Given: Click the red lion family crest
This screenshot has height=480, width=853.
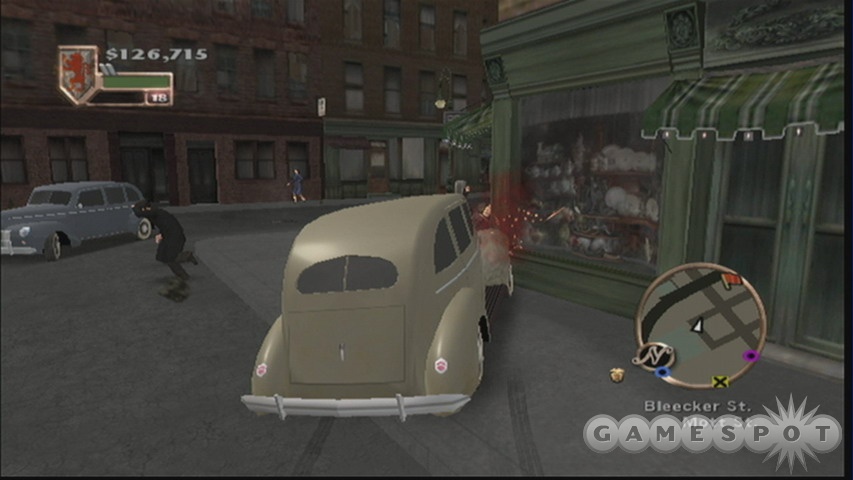Looking at the screenshot, I should click(77, 75).
